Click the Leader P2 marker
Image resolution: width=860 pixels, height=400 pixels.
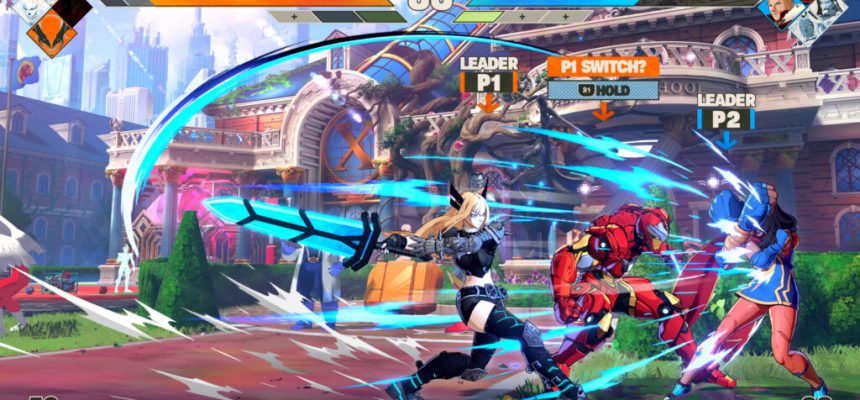tap(726, 113)
